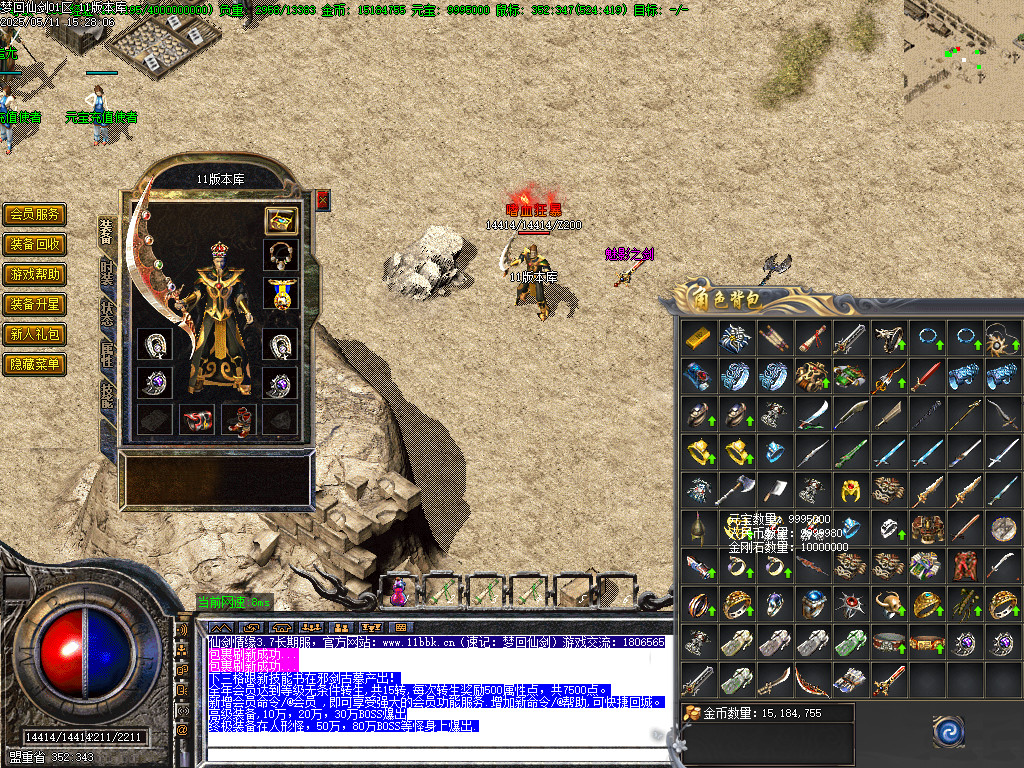The image size is (1024, 768).
Task: Click the blue swirl button in the backpack
Action: [x=948, y=732]
